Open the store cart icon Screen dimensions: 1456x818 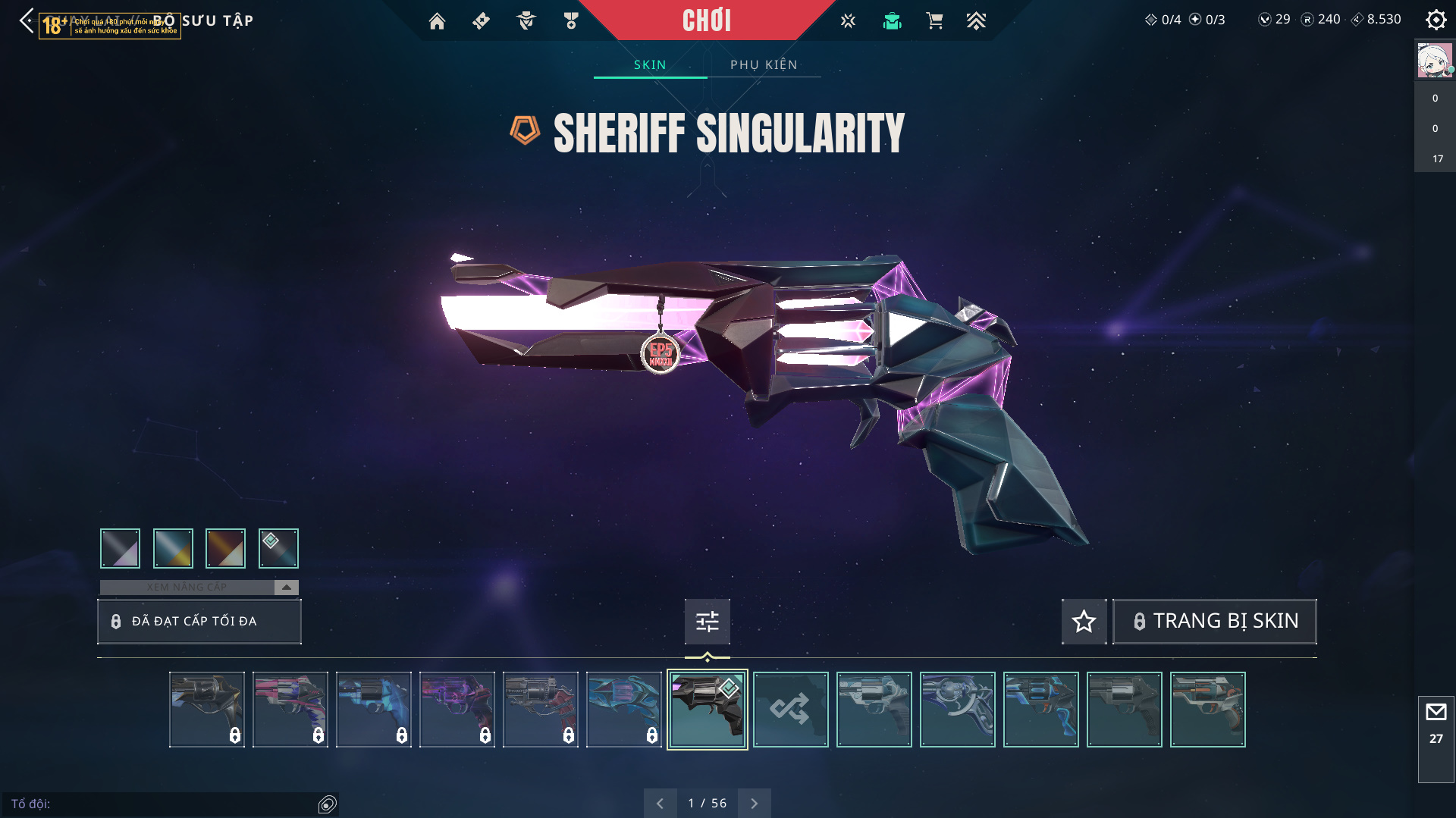[x=934, y=21]
